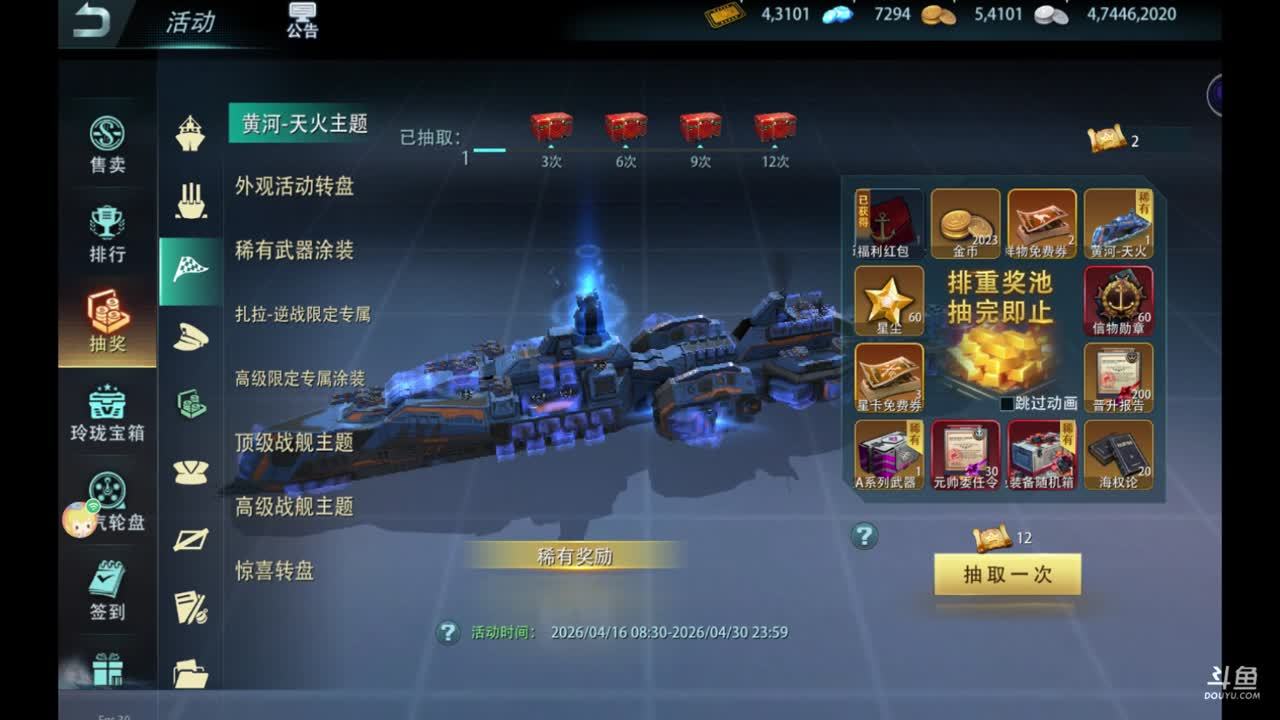Click the back arrow button
Screen dimensions: 1280x720
pyautogui.click(x=91, y=22)
